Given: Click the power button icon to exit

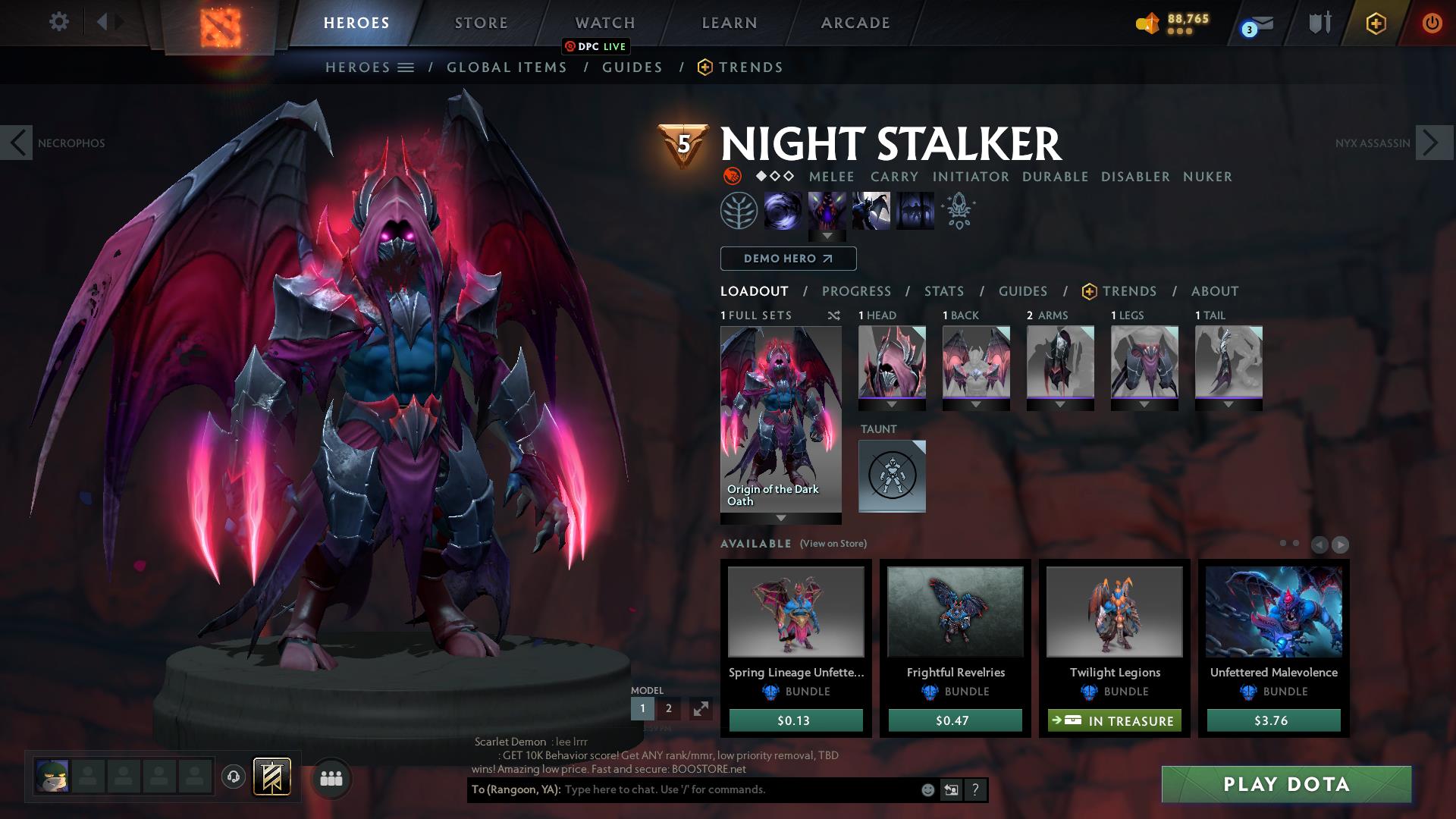Looking at the screenshot, I should pyautogui.click(x=1432, y=22).
